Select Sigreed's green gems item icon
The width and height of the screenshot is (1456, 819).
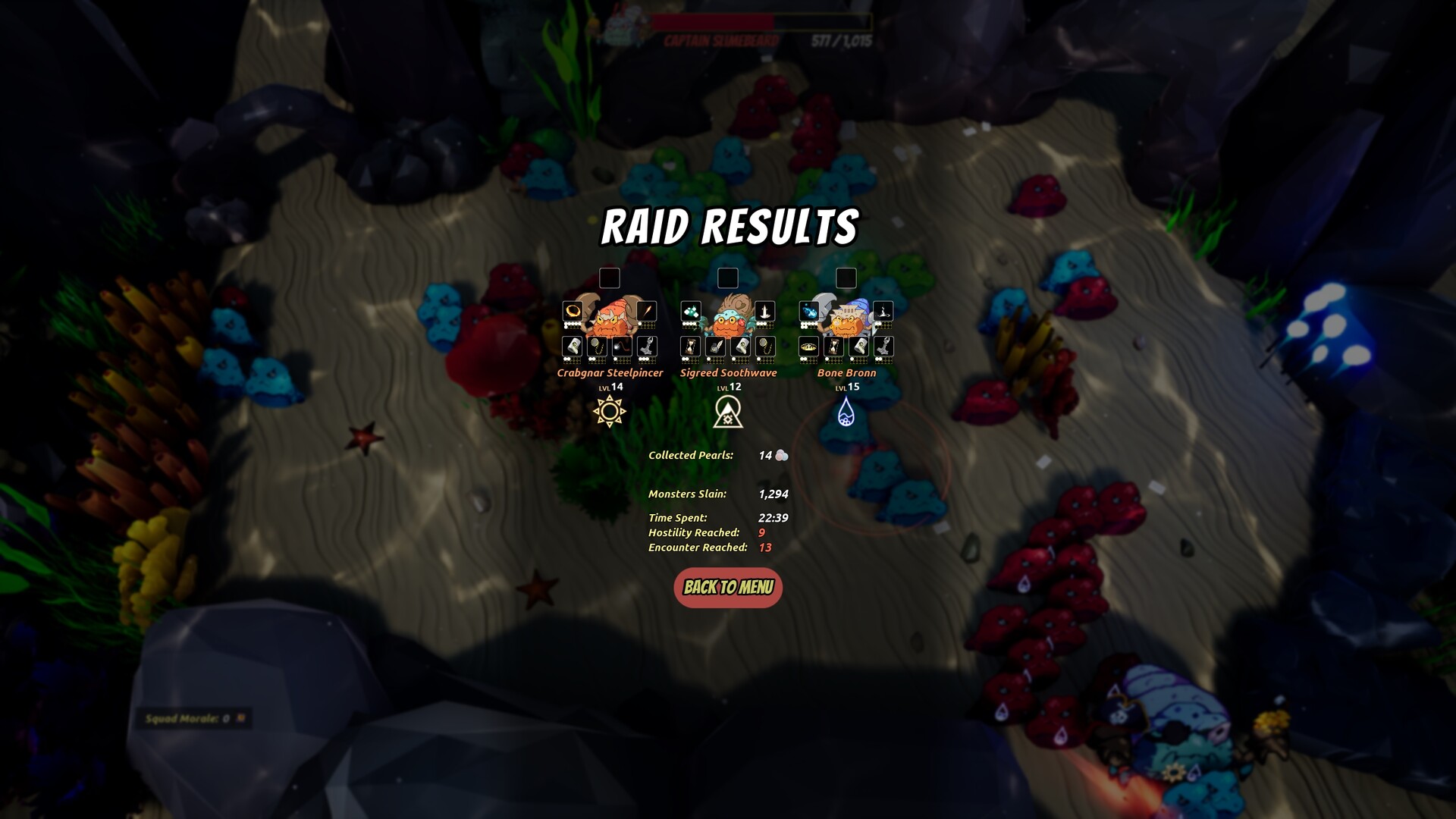click(691, 312)
